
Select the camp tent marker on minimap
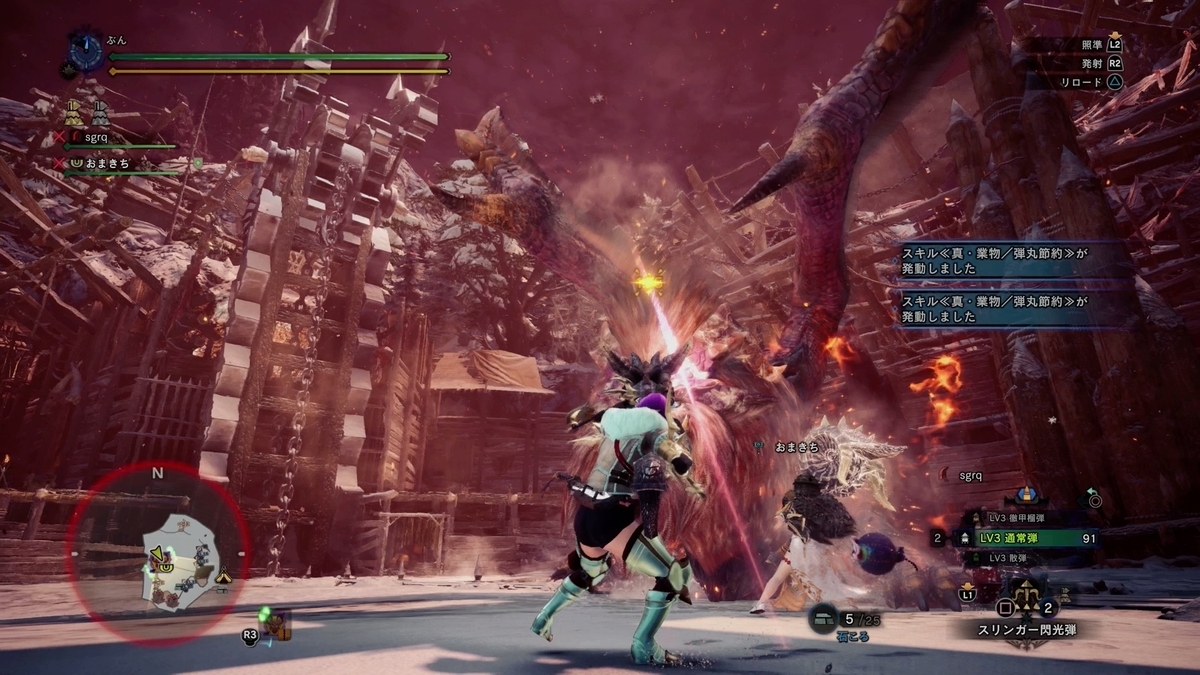(x=223, y=575)
